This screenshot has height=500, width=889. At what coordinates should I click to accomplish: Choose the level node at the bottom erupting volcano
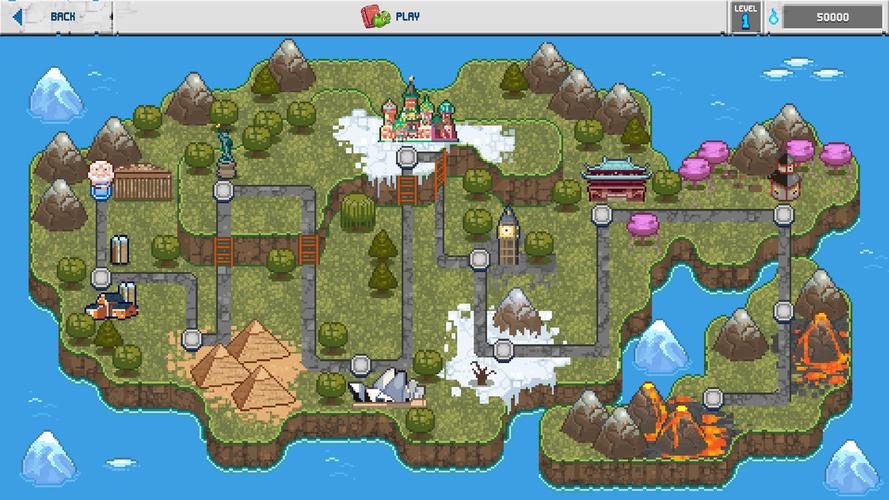712,398
